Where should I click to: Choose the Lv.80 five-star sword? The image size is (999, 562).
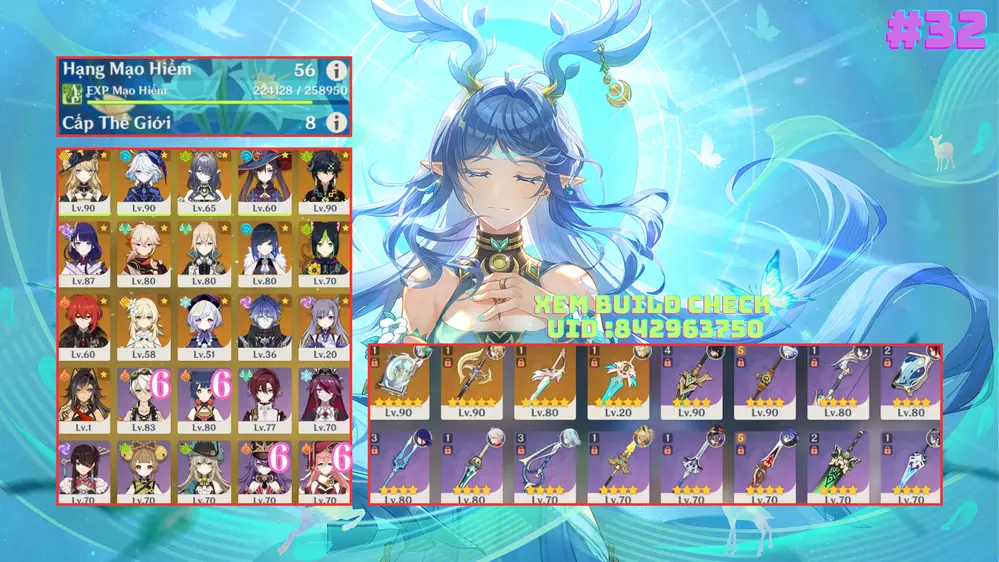click(545, 382)
